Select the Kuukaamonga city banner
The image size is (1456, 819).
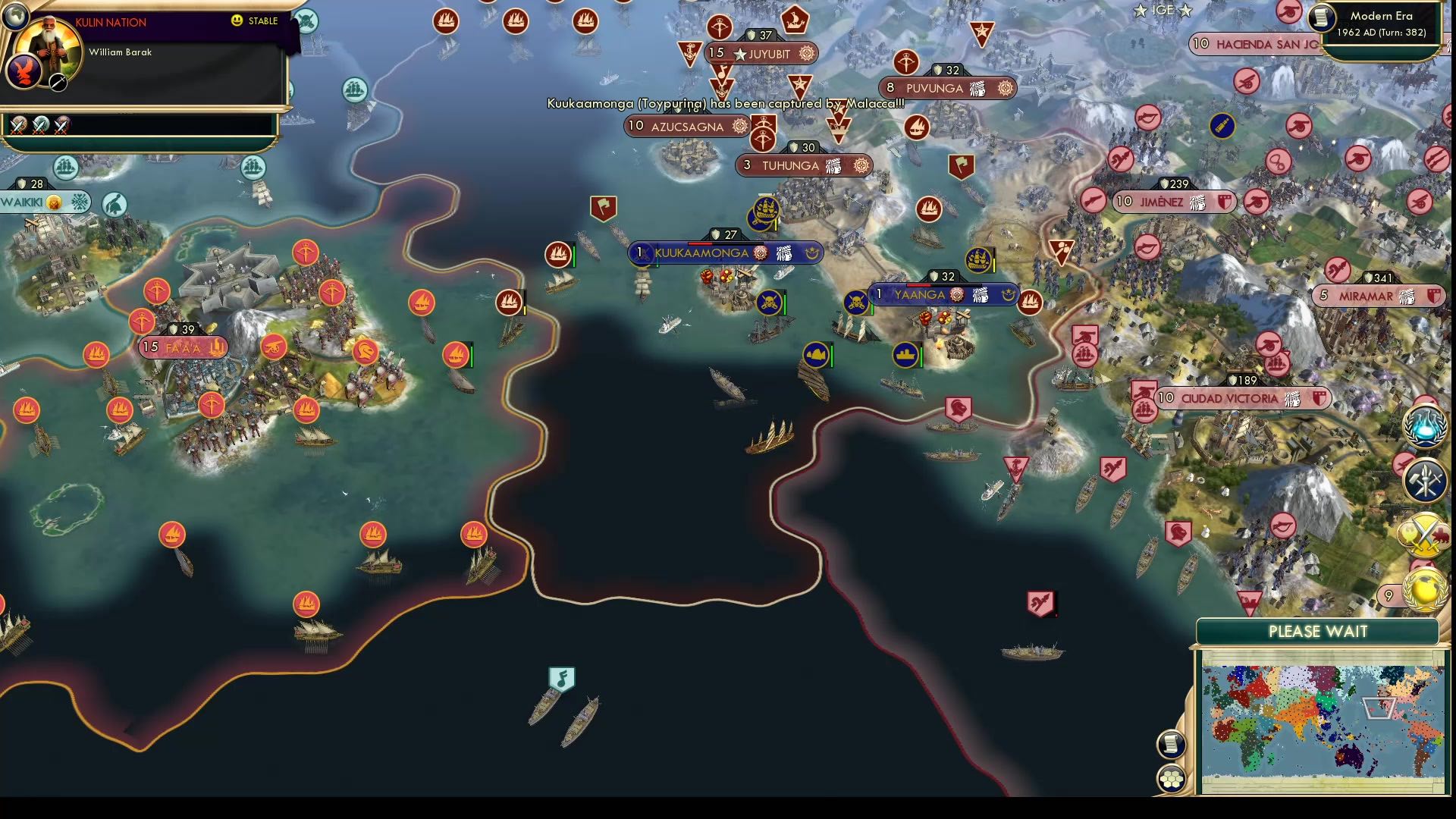tap(724, 253)
